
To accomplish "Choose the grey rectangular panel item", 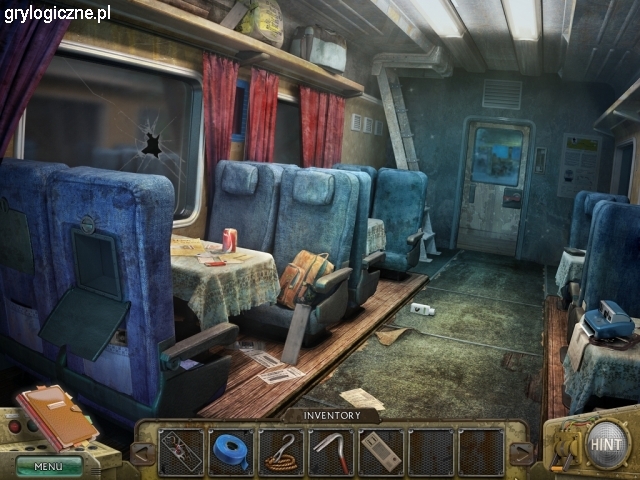I will click(381, 451).
